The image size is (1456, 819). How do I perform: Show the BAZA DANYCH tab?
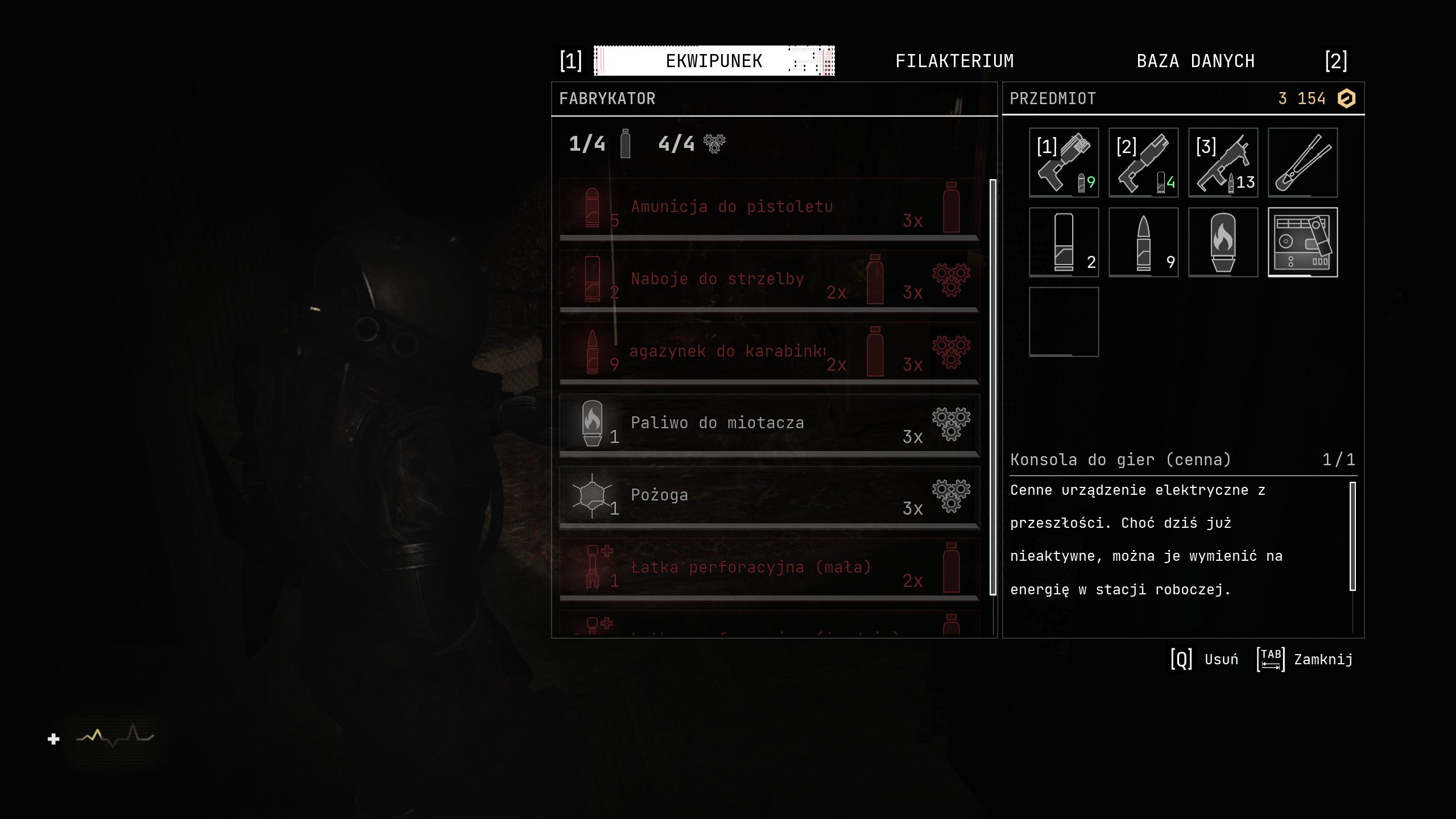tap(1196, 61)
